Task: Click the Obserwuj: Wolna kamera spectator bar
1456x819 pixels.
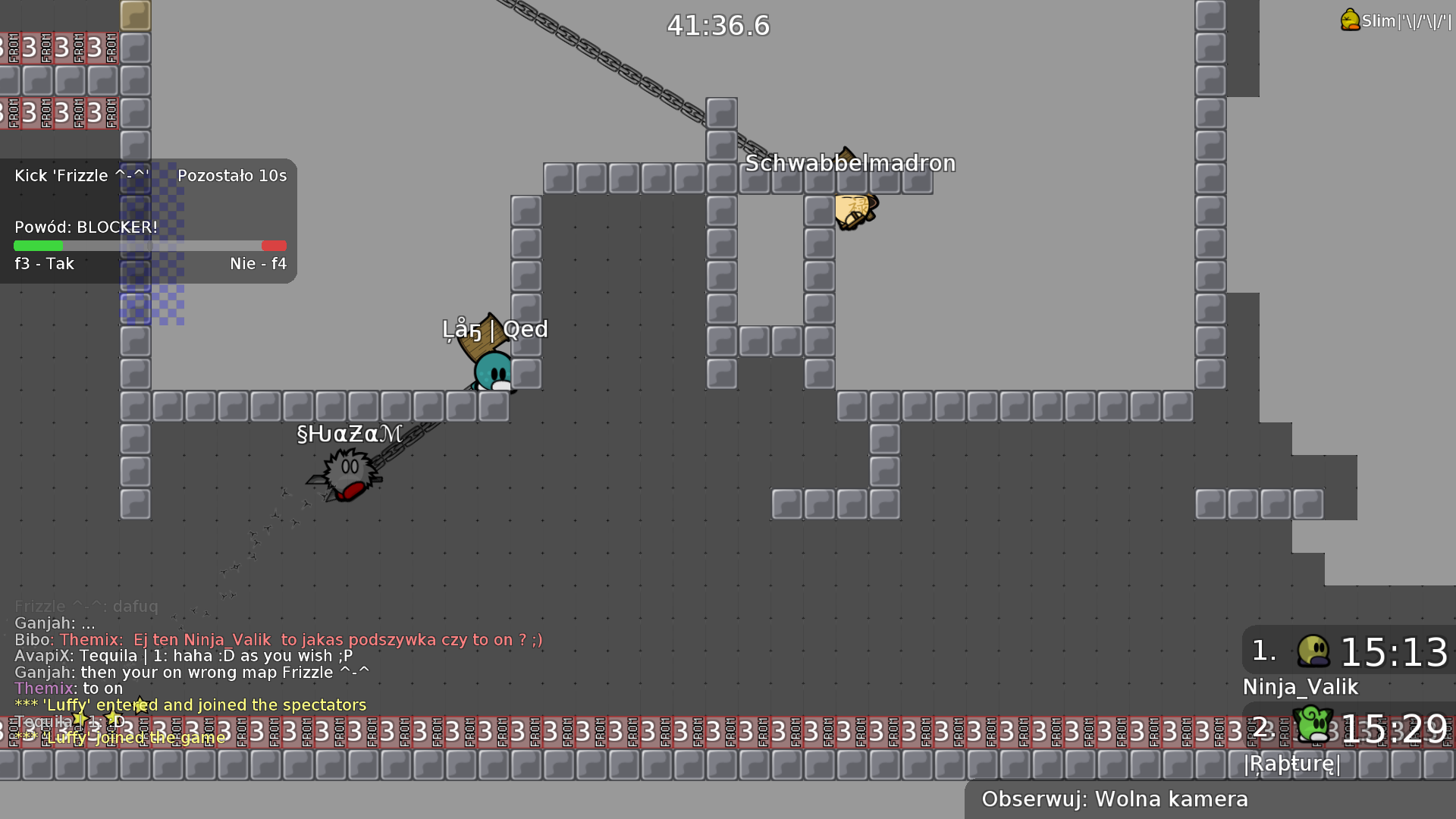Action: pyautogui.click(x=1115, y=799)
